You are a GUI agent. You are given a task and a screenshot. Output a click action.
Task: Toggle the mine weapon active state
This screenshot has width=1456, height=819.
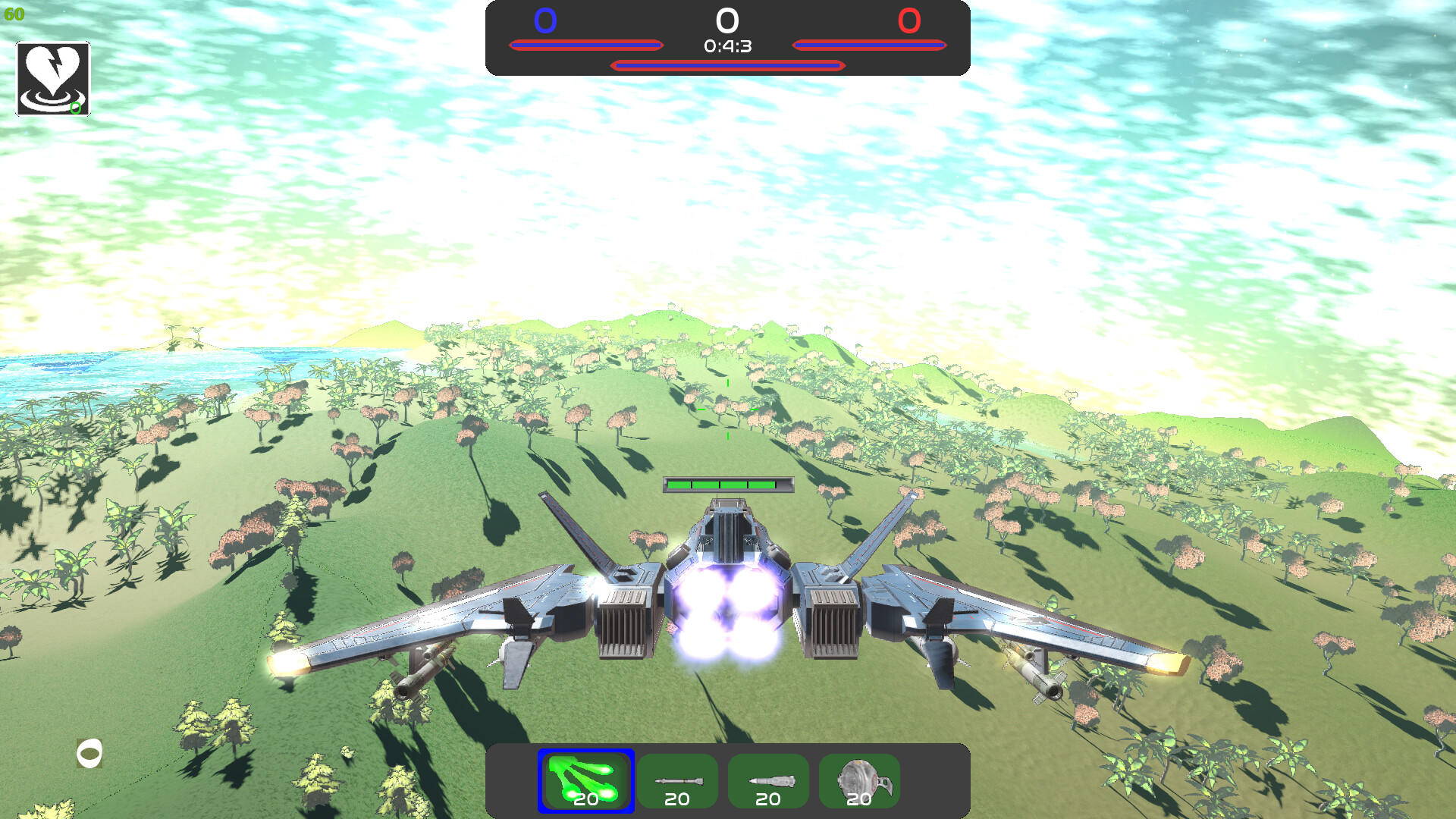point(858,780)
